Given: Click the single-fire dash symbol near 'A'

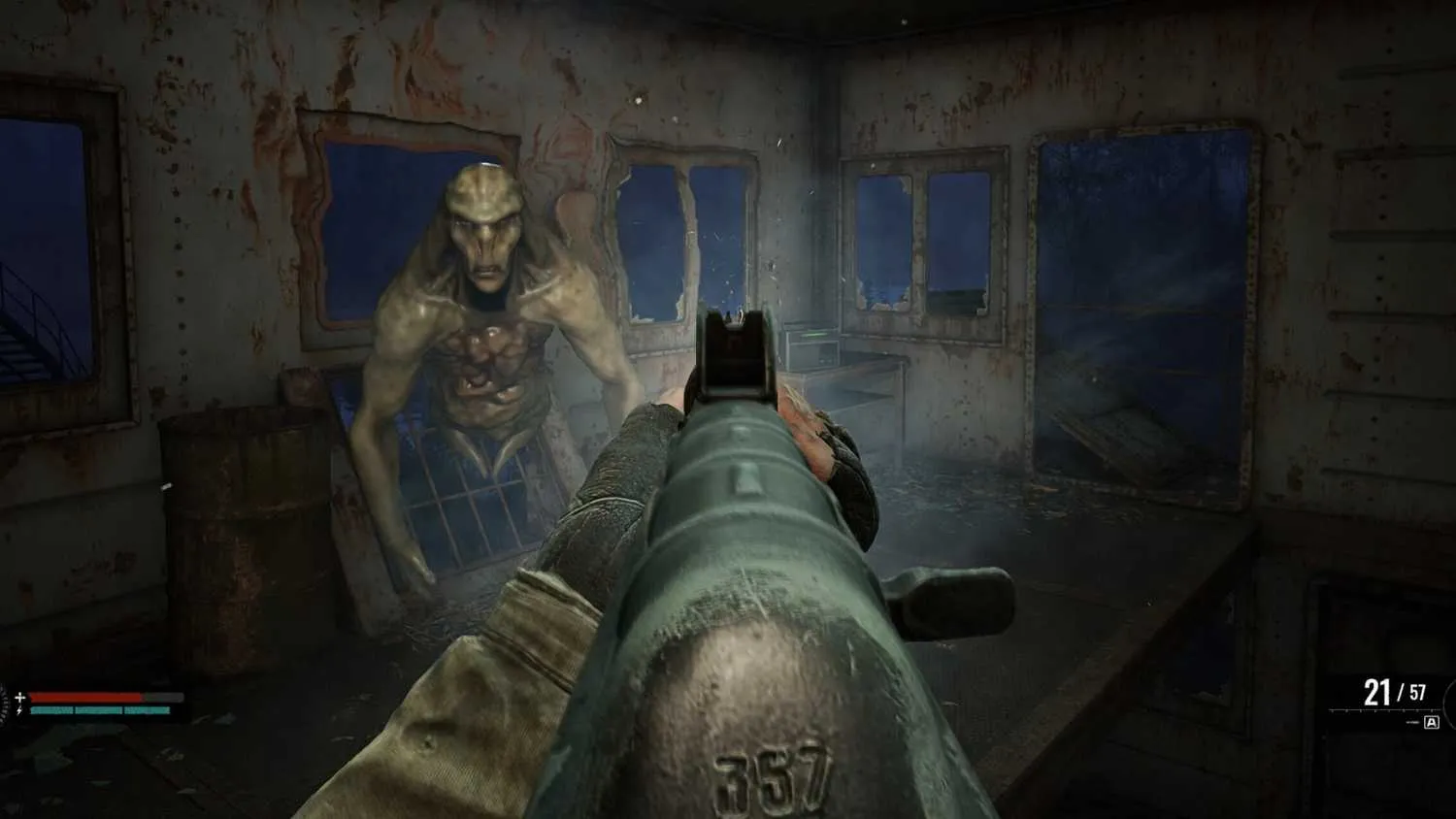Looking at the screenshot, I should pos(1413,722).
